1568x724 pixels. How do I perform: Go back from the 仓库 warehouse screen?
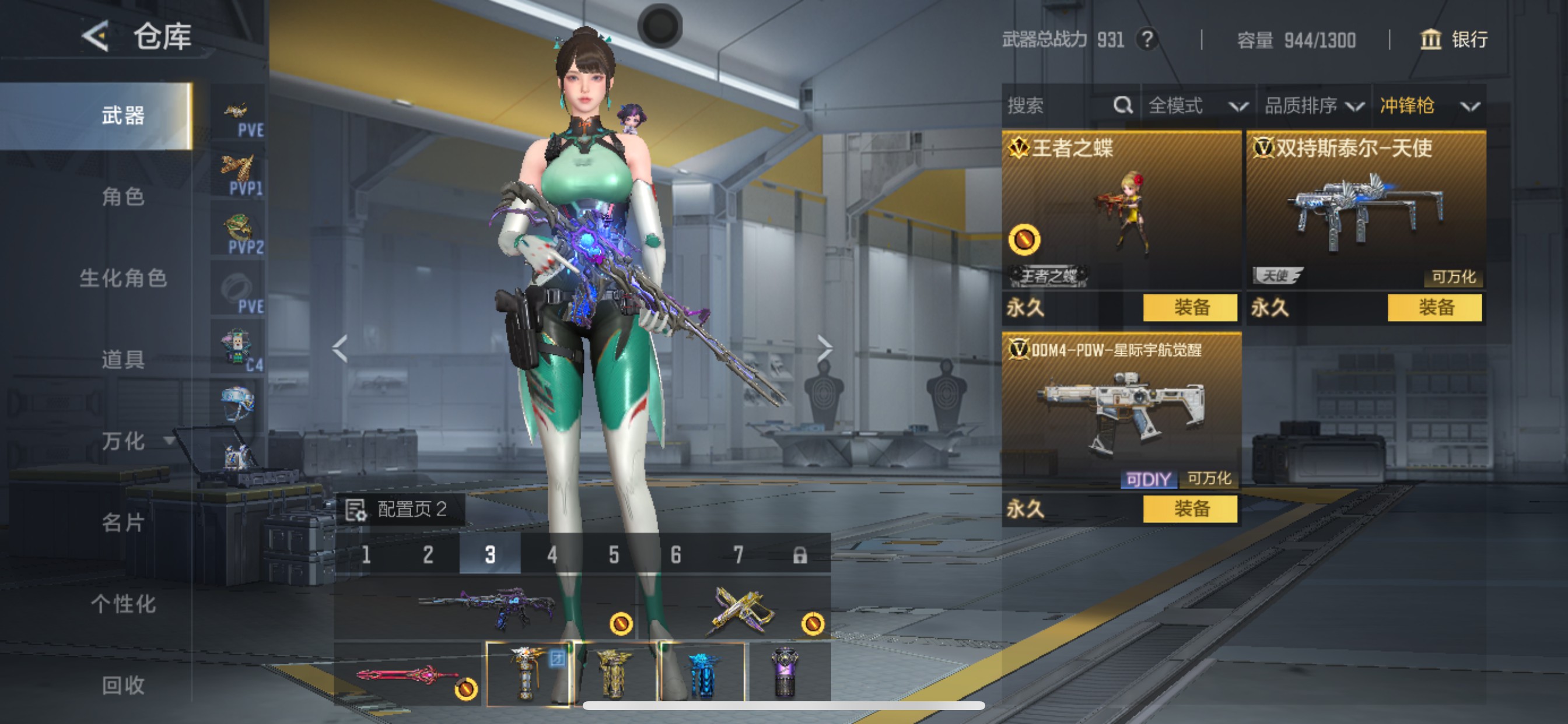point(96,37)
